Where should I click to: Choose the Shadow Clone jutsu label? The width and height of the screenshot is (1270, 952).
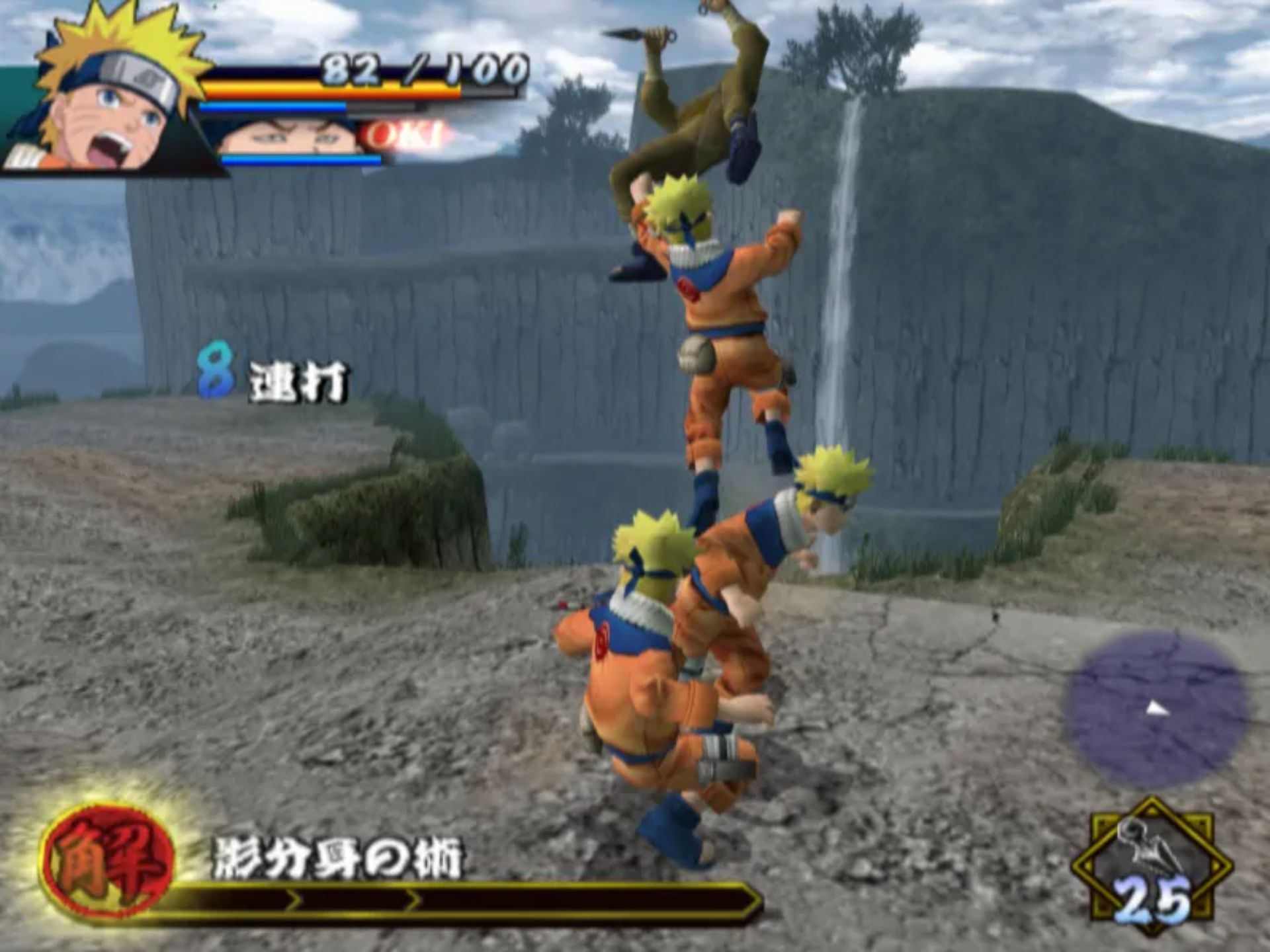337,859
